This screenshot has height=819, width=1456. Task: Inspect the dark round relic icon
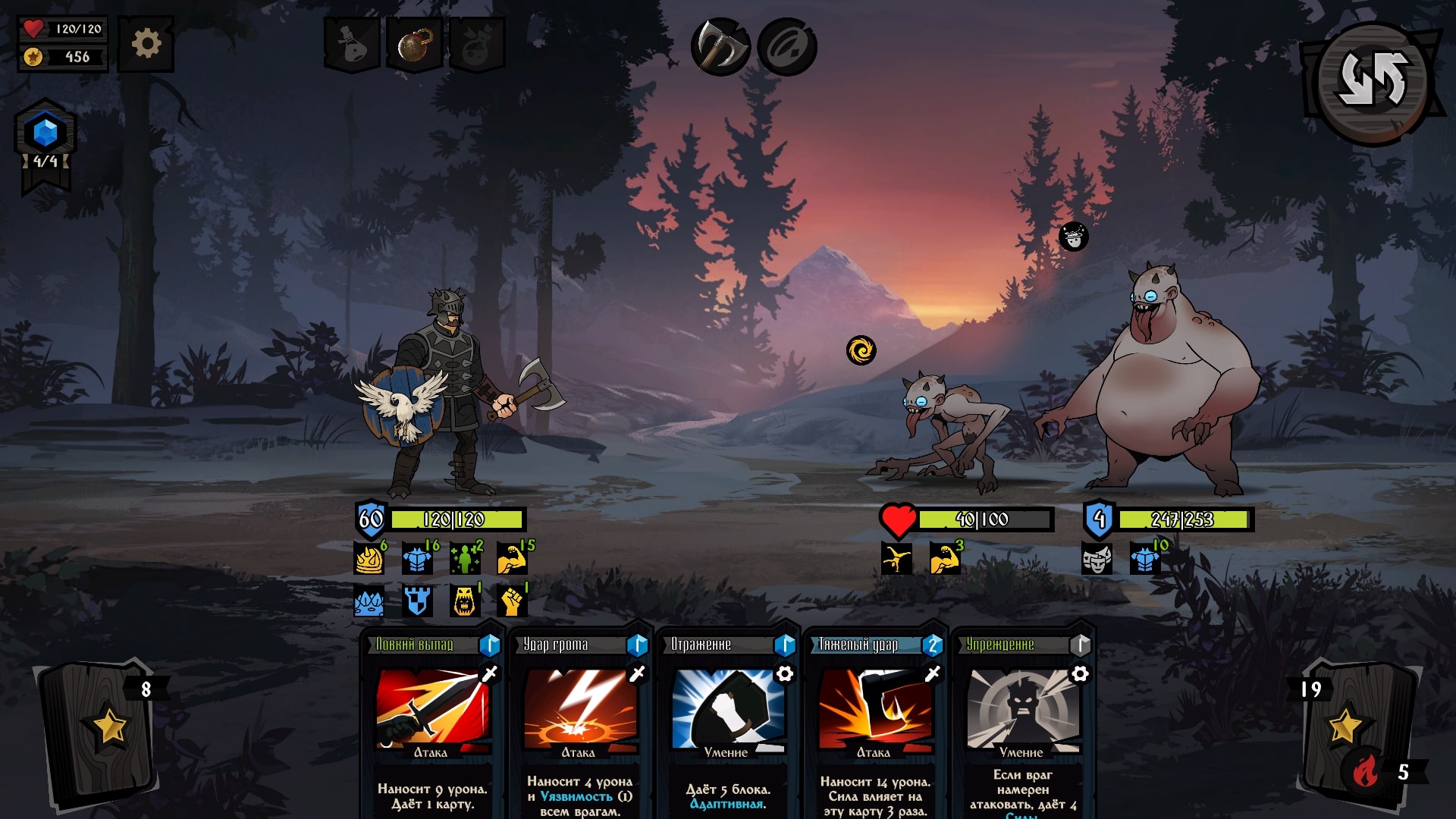786,47
